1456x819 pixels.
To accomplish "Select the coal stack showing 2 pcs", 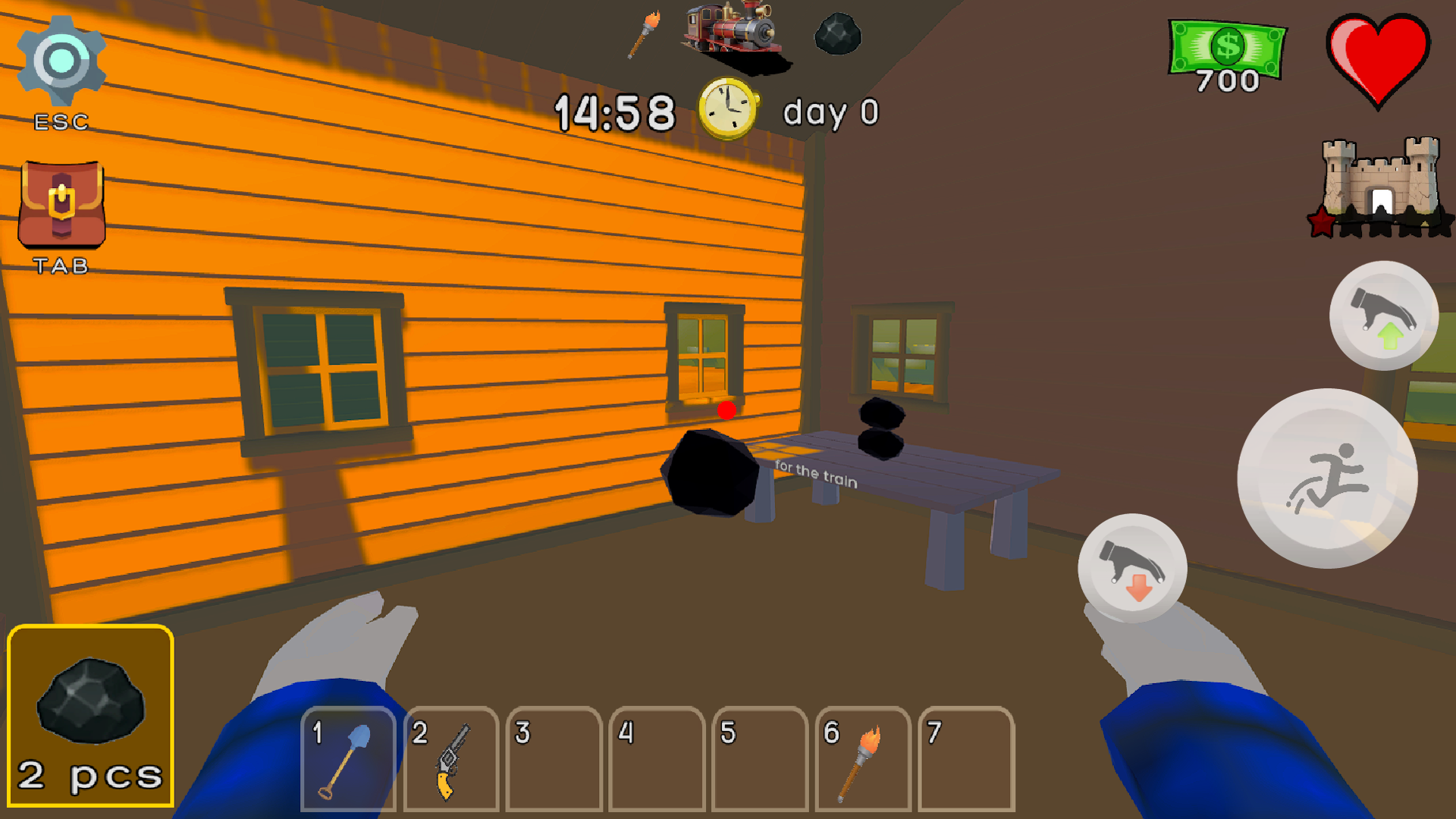I will coord(89,717).
